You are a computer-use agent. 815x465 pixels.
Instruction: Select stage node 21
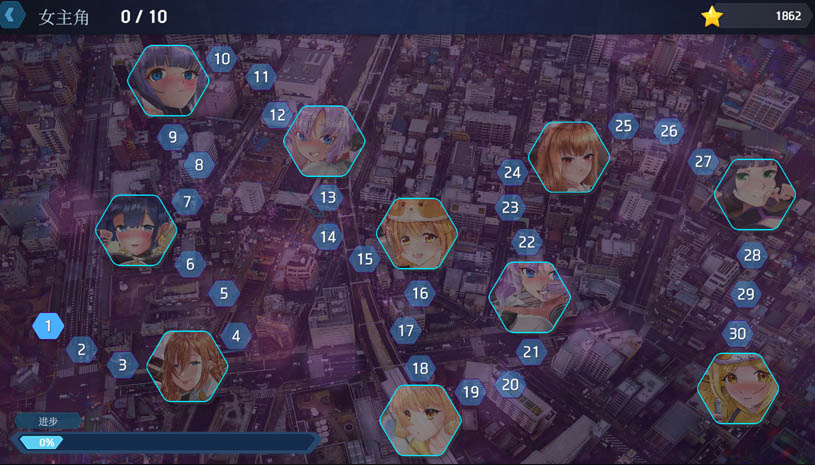coord(531,351)
